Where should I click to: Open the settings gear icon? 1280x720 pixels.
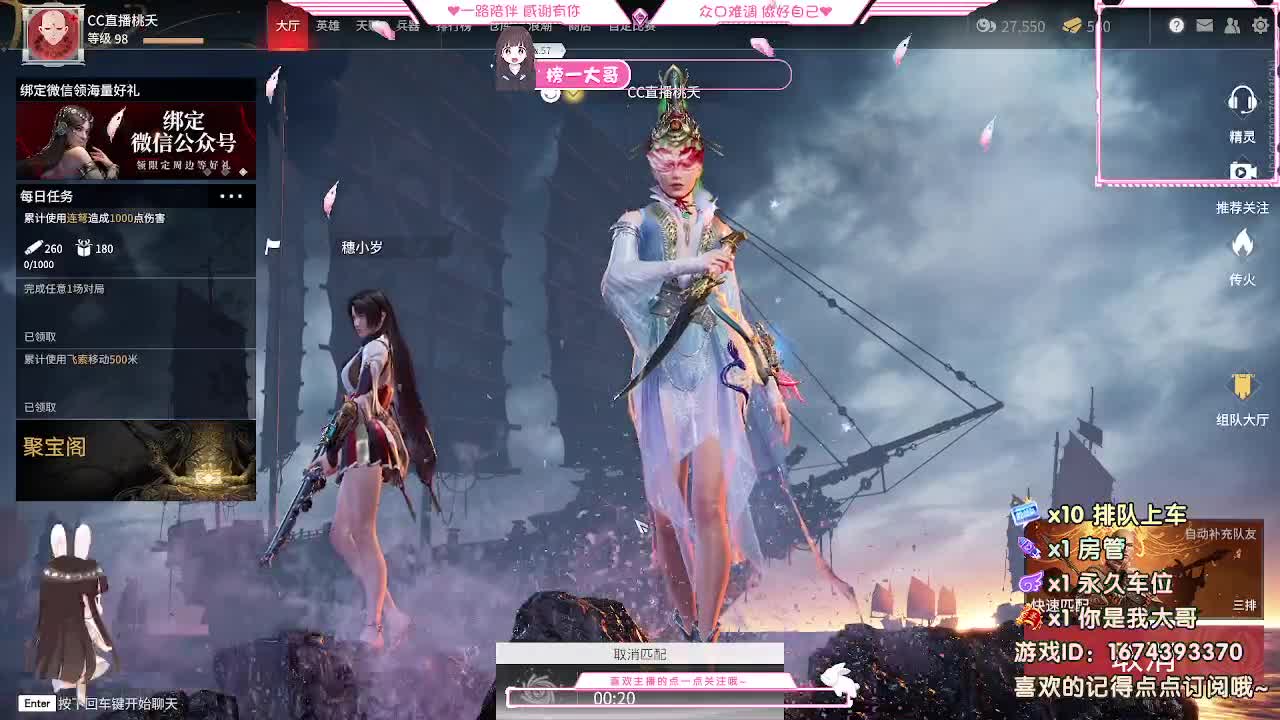1260,27
